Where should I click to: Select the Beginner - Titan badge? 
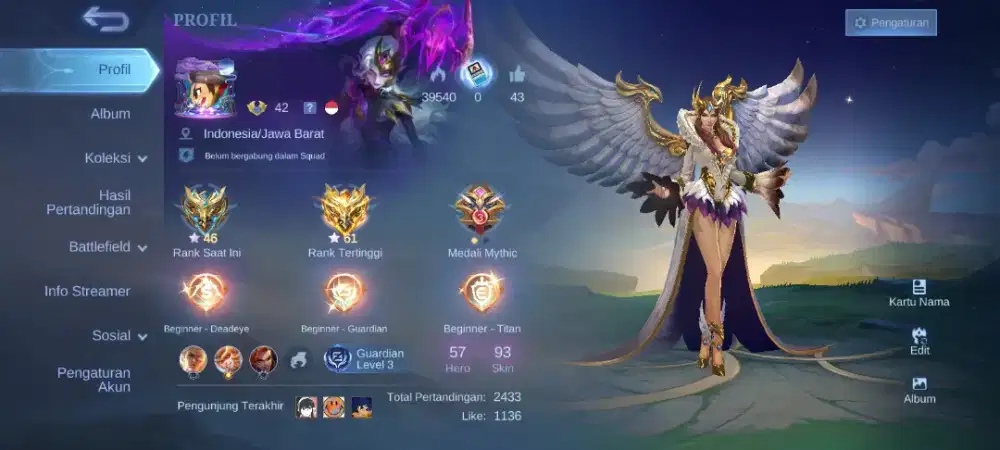click(482, 292)
